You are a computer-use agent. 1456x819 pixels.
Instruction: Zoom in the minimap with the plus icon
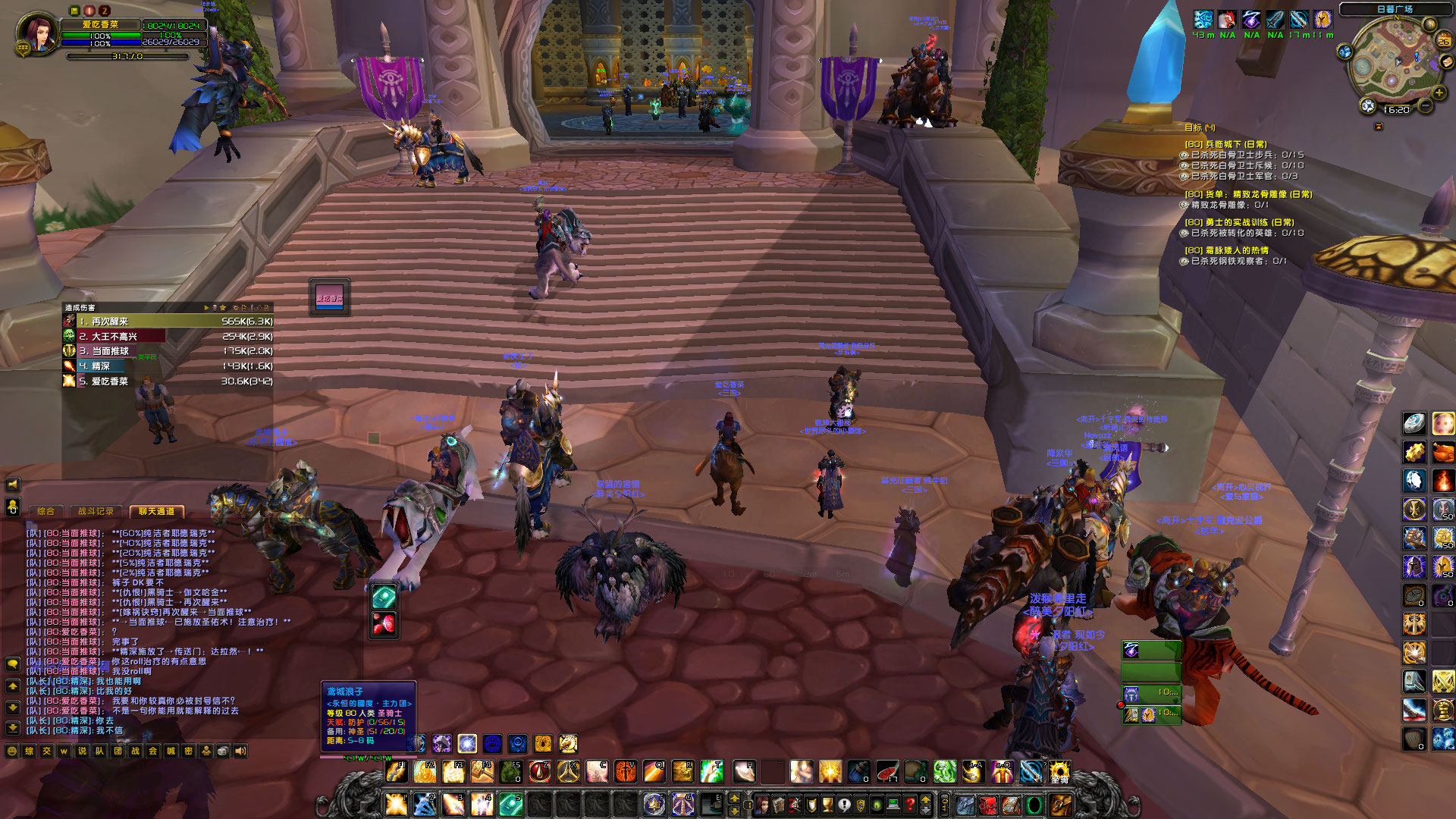tap(1439, 93)
